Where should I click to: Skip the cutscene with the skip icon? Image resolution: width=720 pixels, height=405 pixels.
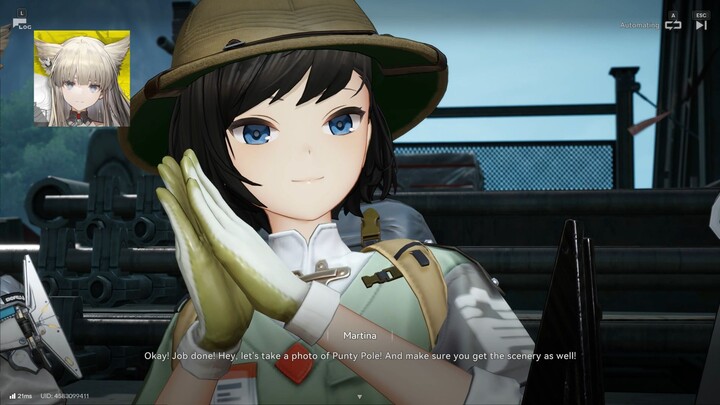[701, 25]
